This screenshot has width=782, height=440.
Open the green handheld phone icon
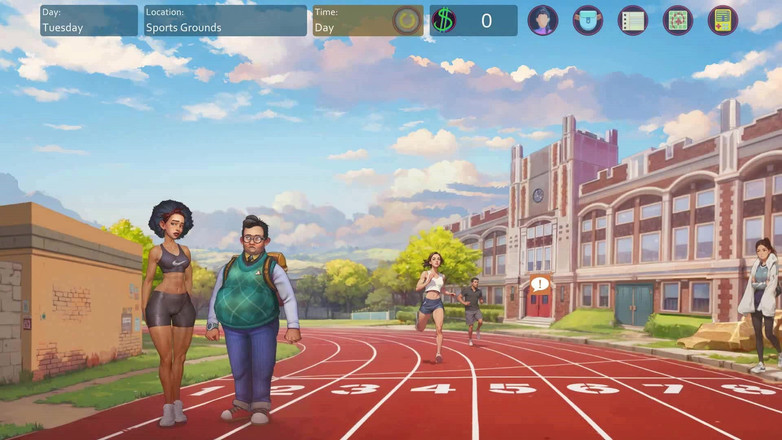tap(723, 20)
